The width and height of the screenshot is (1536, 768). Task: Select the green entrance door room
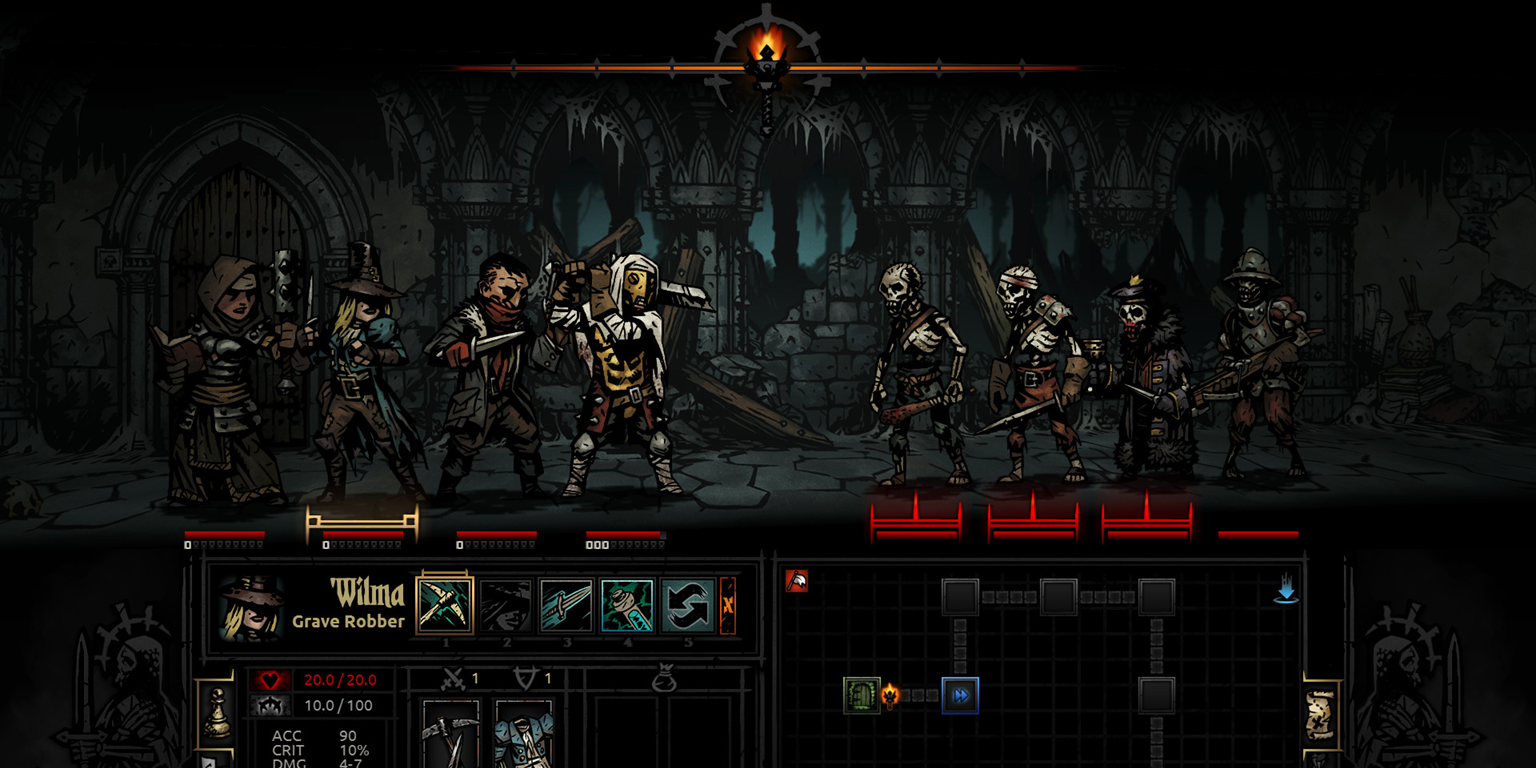[860, 695]
